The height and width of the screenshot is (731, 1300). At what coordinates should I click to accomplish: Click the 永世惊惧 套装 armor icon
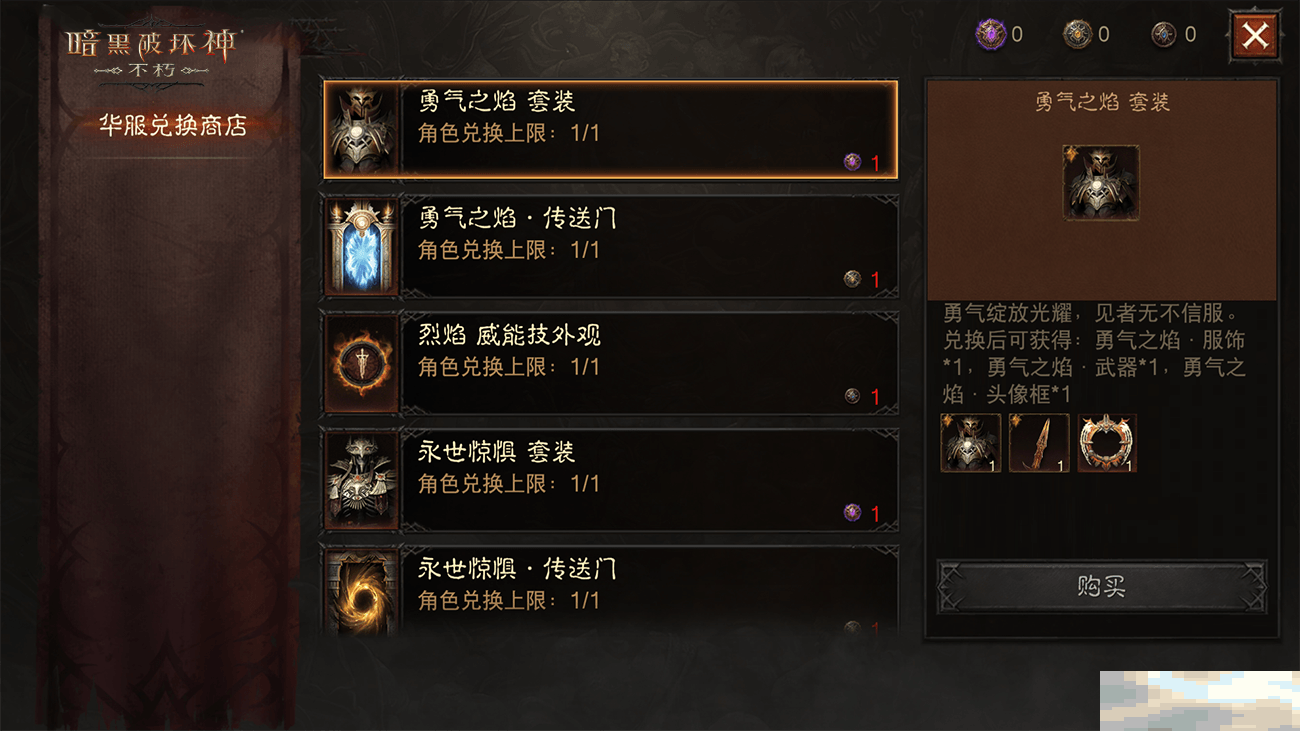pos(360,481)
